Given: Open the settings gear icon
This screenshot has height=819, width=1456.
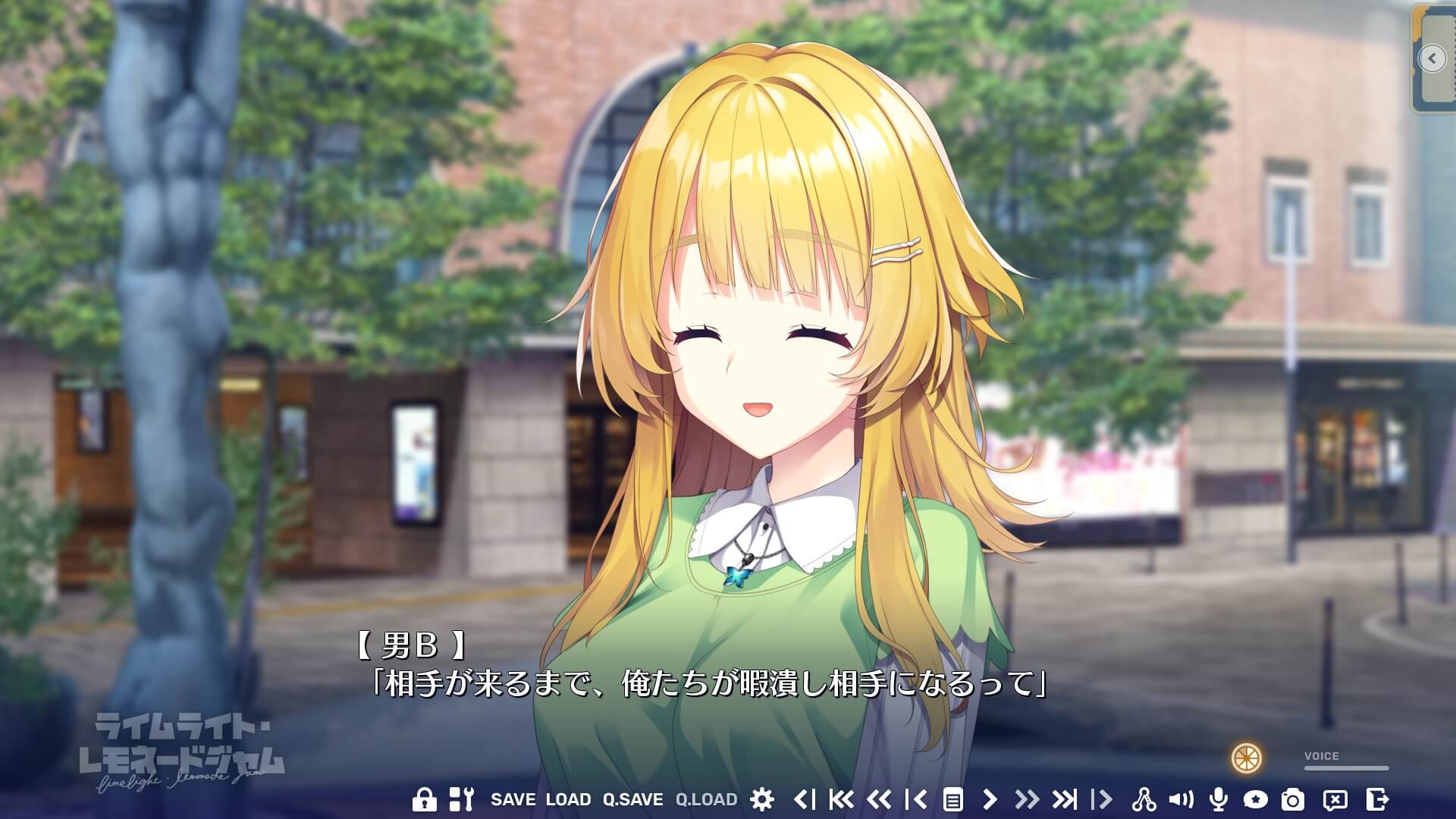Looking at the screenshot, I should coord(761,799).
